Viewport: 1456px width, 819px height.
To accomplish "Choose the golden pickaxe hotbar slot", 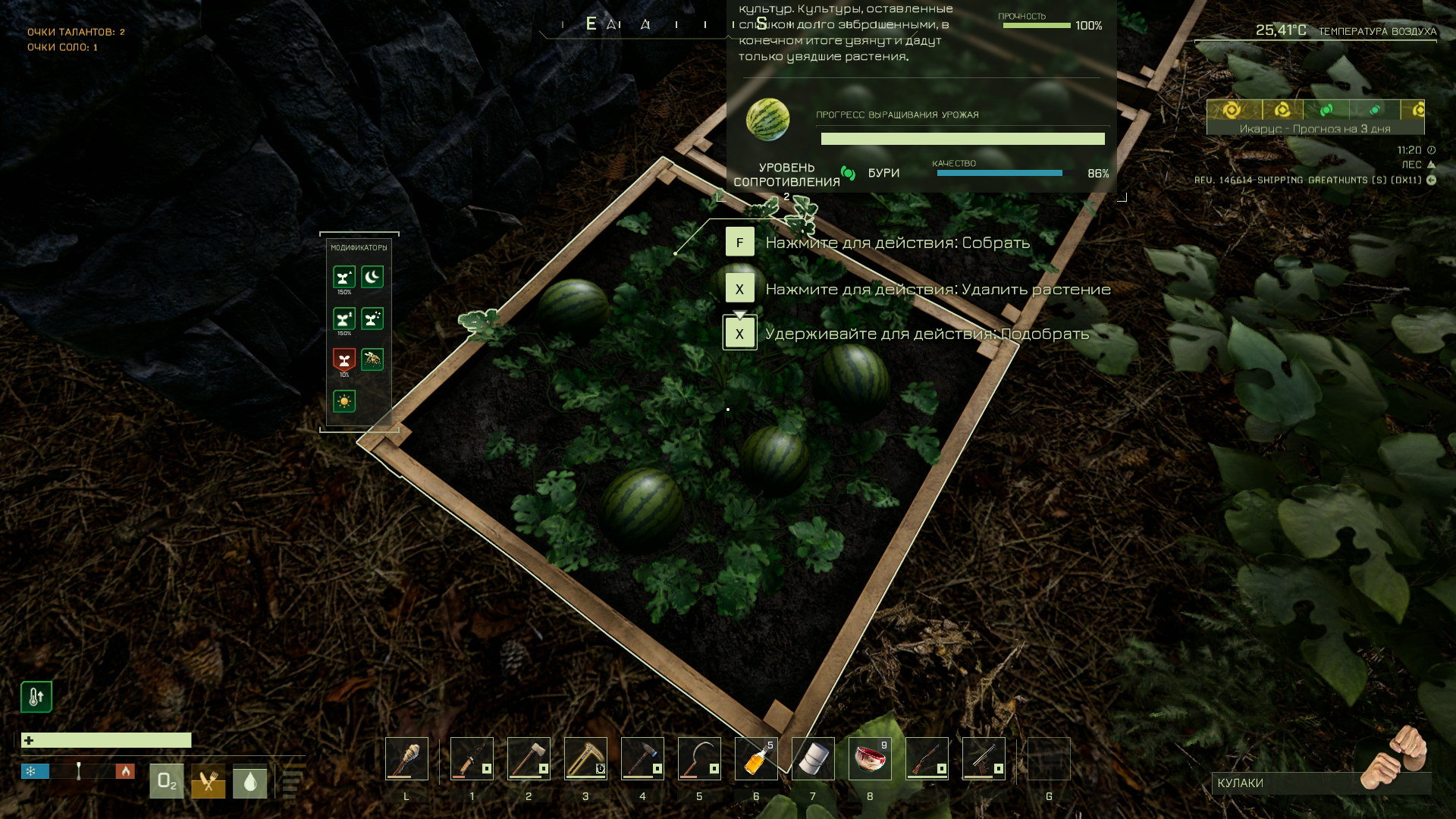I will click(x=585, y=758).
